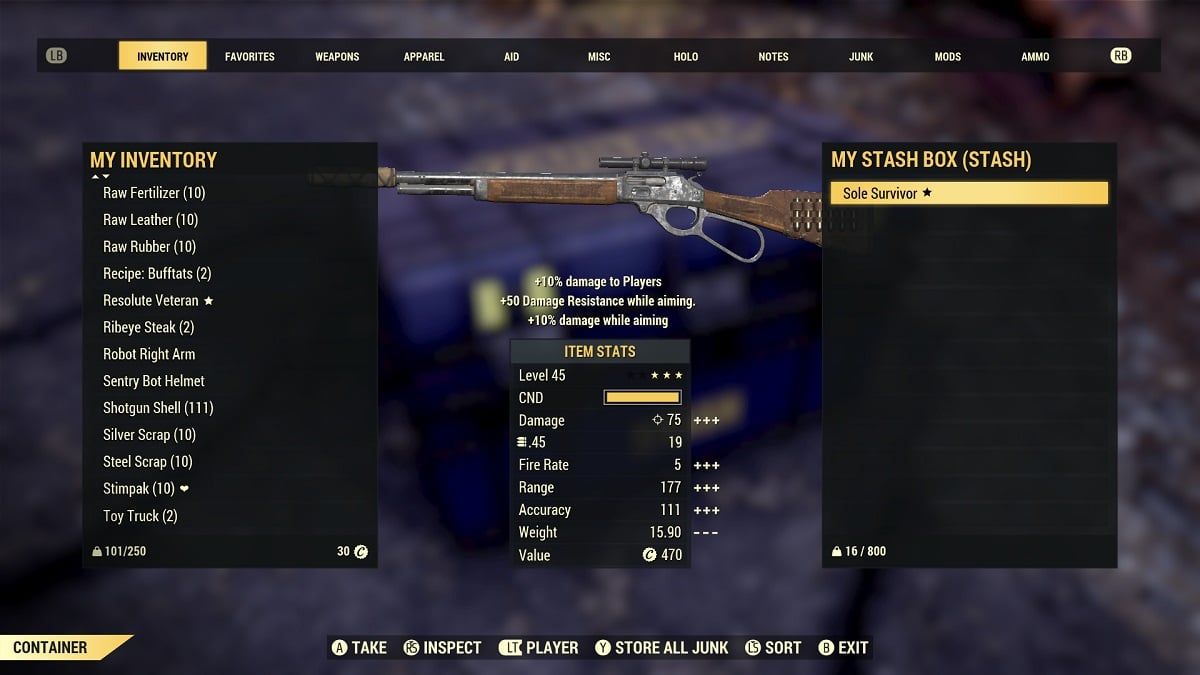Screen dimensions: 1200x675
Task: Choose the Recipe: Bufftats entry
Action: (157, 274)
